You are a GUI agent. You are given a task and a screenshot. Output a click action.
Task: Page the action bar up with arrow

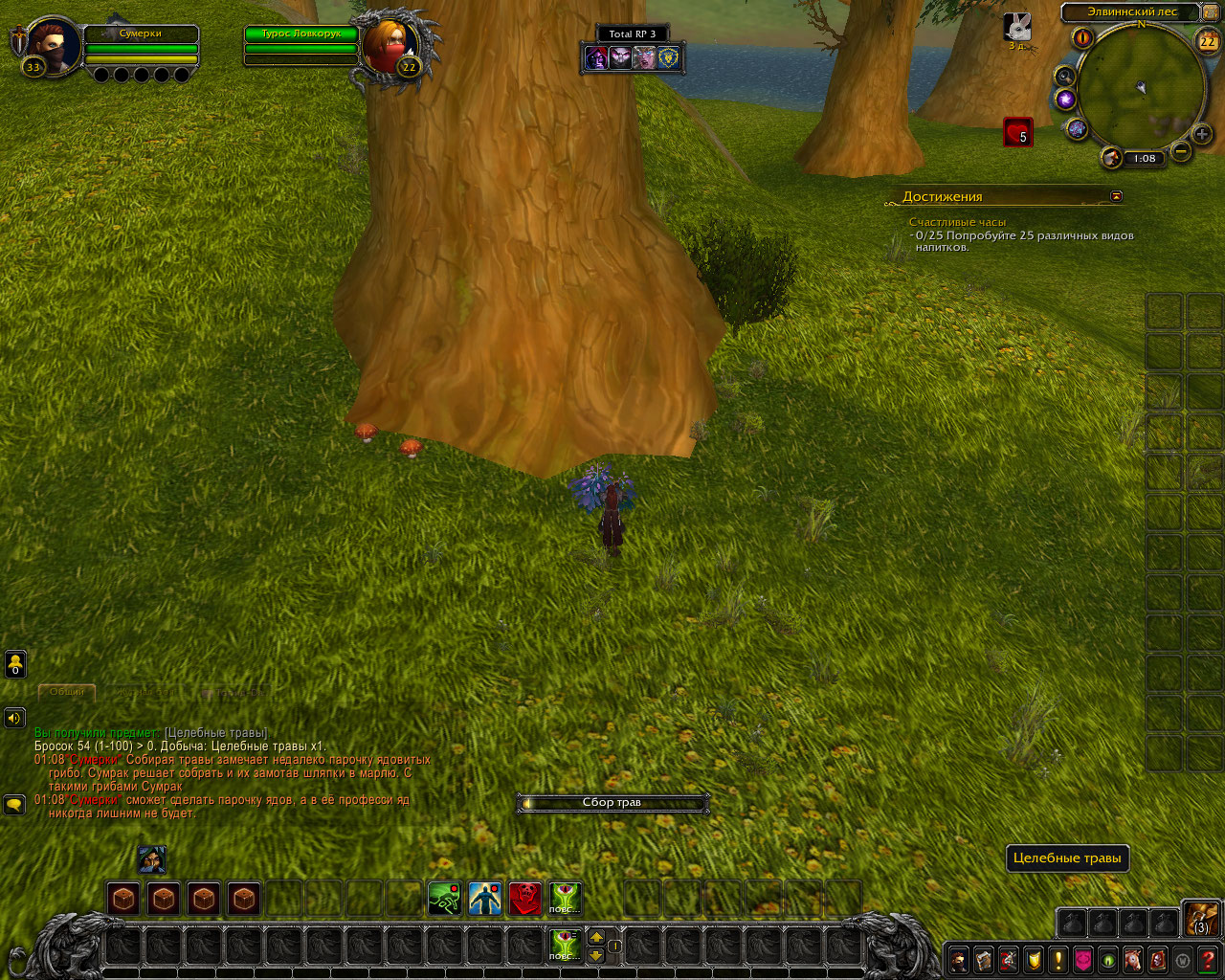pyautogui.click(x=595, y=937)
